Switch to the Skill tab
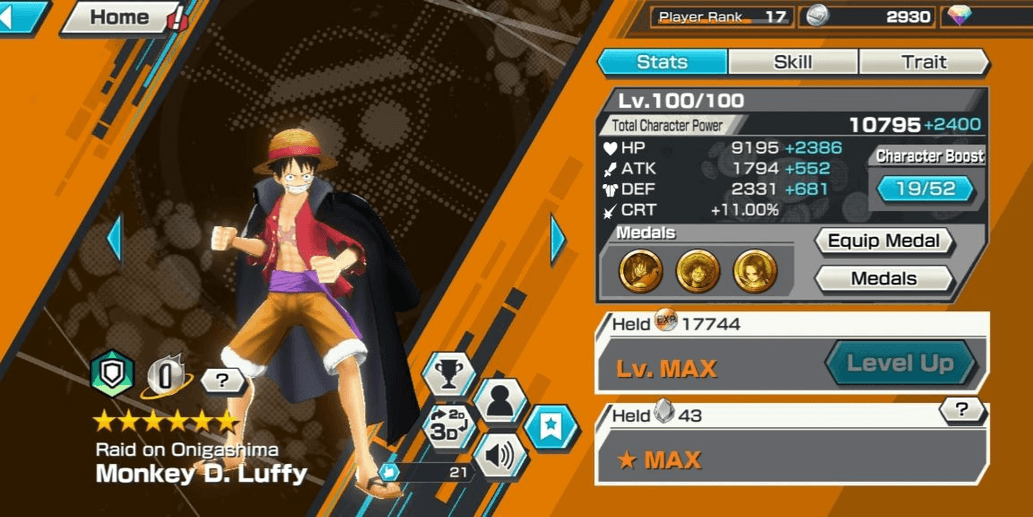 pyautogui.click(x=792, y=62)
